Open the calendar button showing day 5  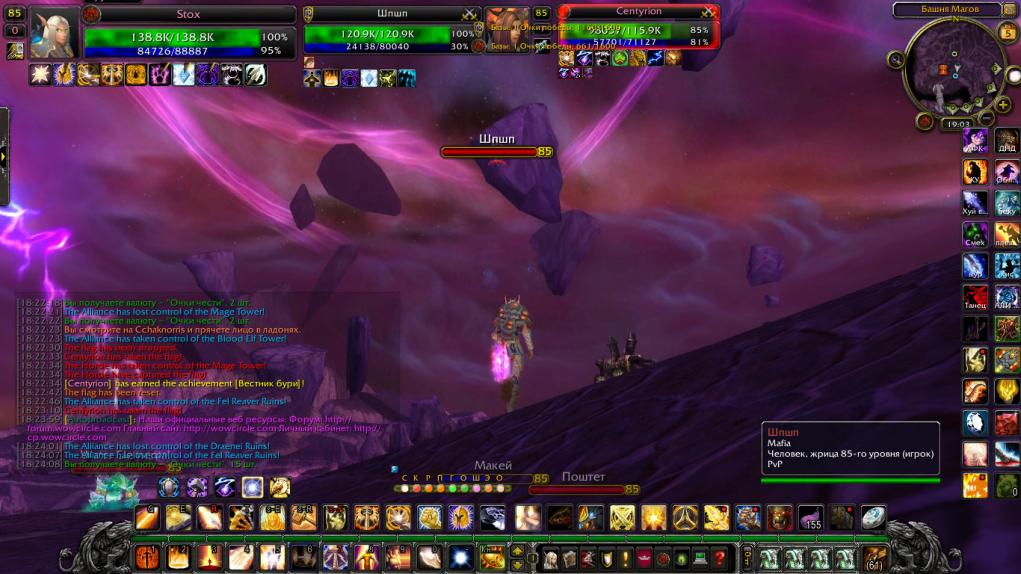[x=1009, y=32]
